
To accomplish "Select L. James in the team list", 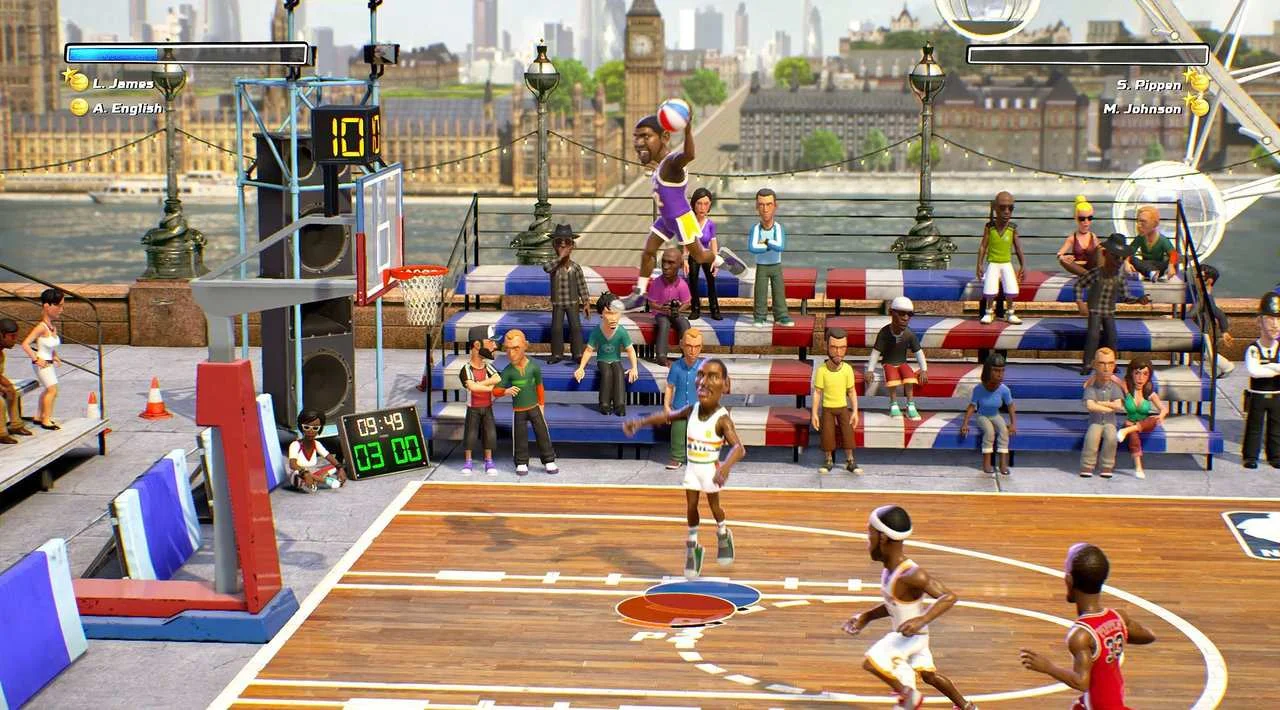I will pos(123,84).
